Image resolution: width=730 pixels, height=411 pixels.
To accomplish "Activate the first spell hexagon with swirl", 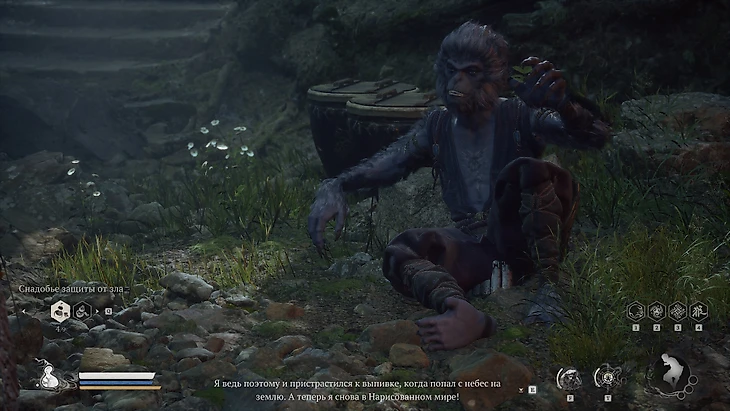I will click(634, 311).
